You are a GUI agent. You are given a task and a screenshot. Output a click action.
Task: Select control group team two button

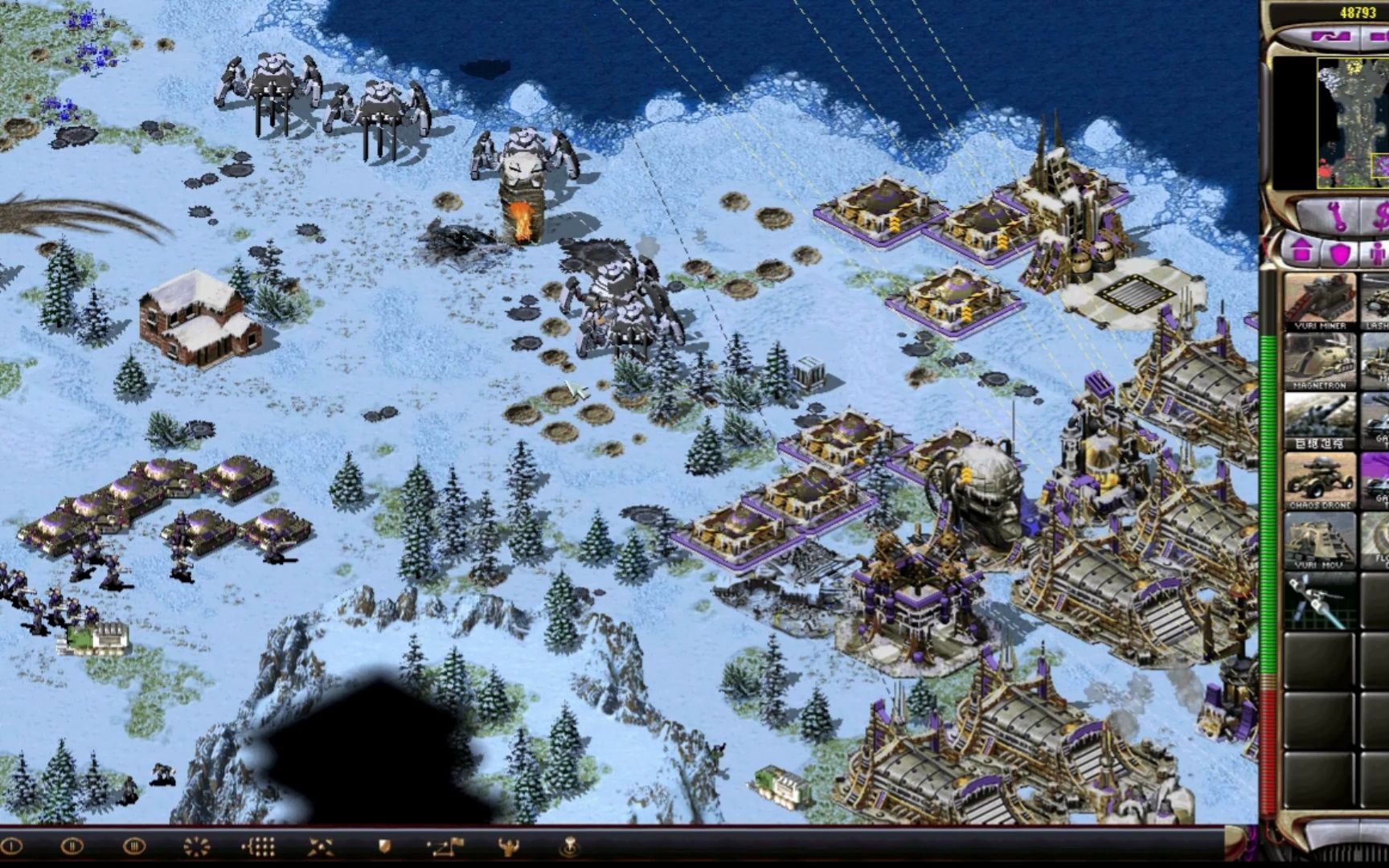(72, 845)
